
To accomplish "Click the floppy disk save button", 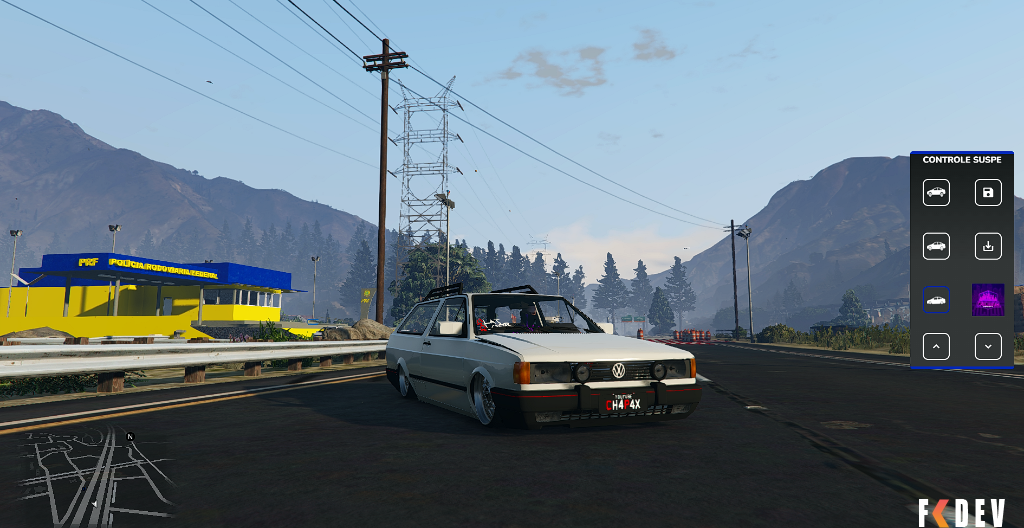I will click(988, 193).
